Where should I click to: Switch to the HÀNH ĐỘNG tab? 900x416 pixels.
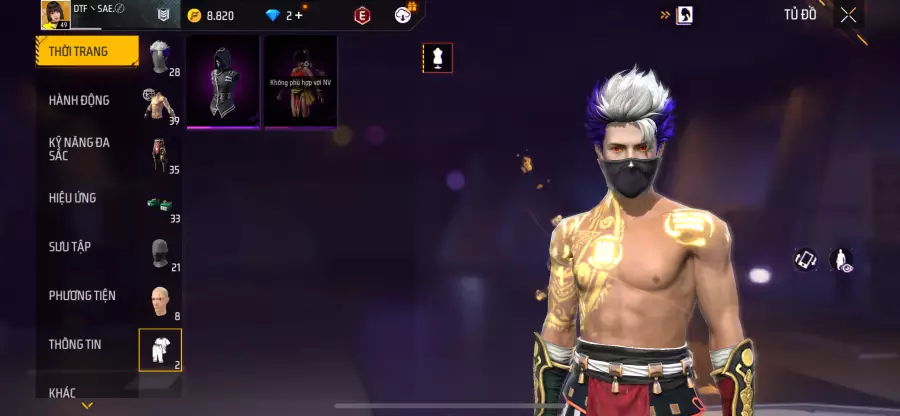[x=80, y=100]
